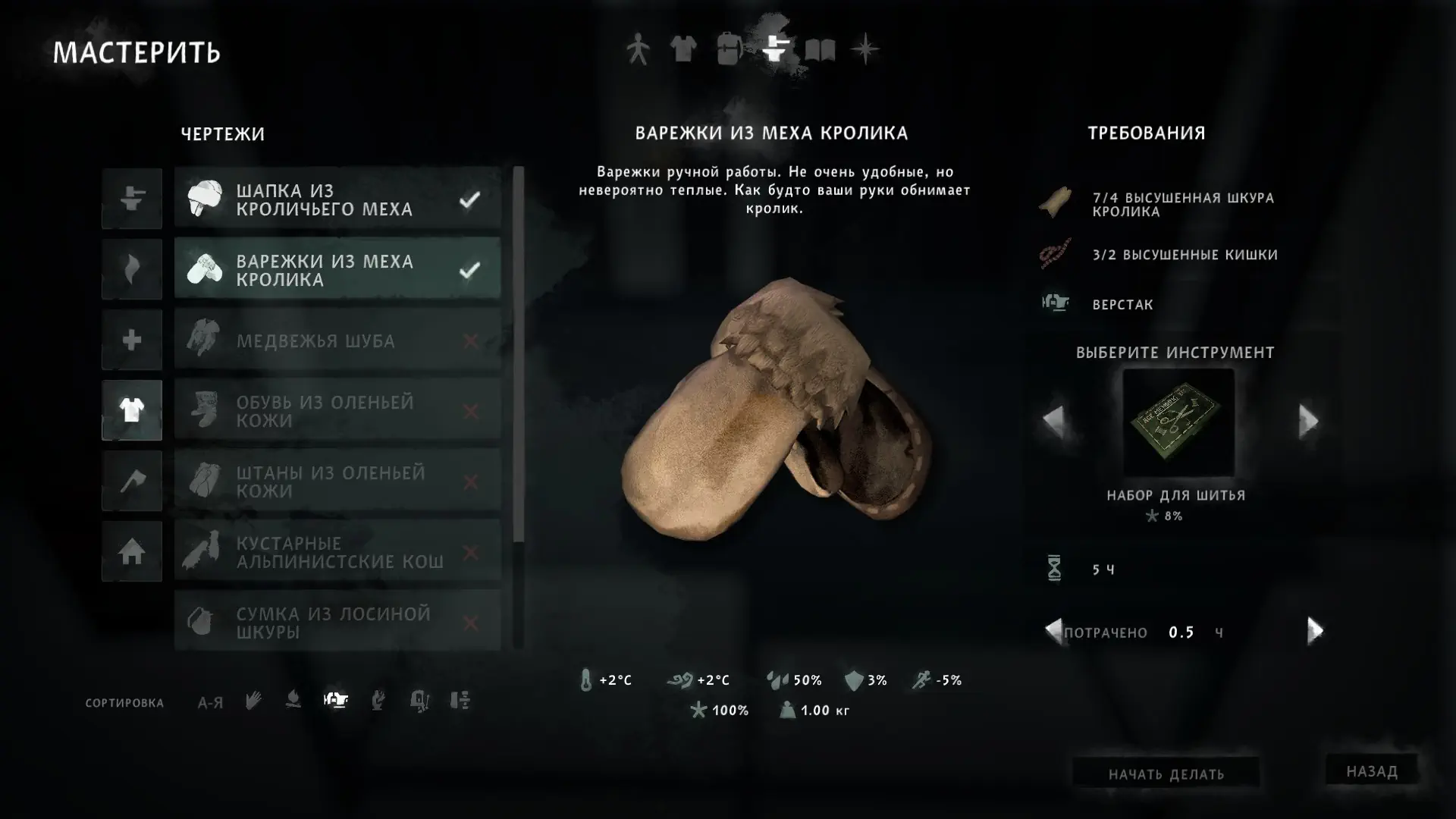Filter blueprints by first aid cross category
Screen dimensions: 1456x819
click(x=132, y=340)
